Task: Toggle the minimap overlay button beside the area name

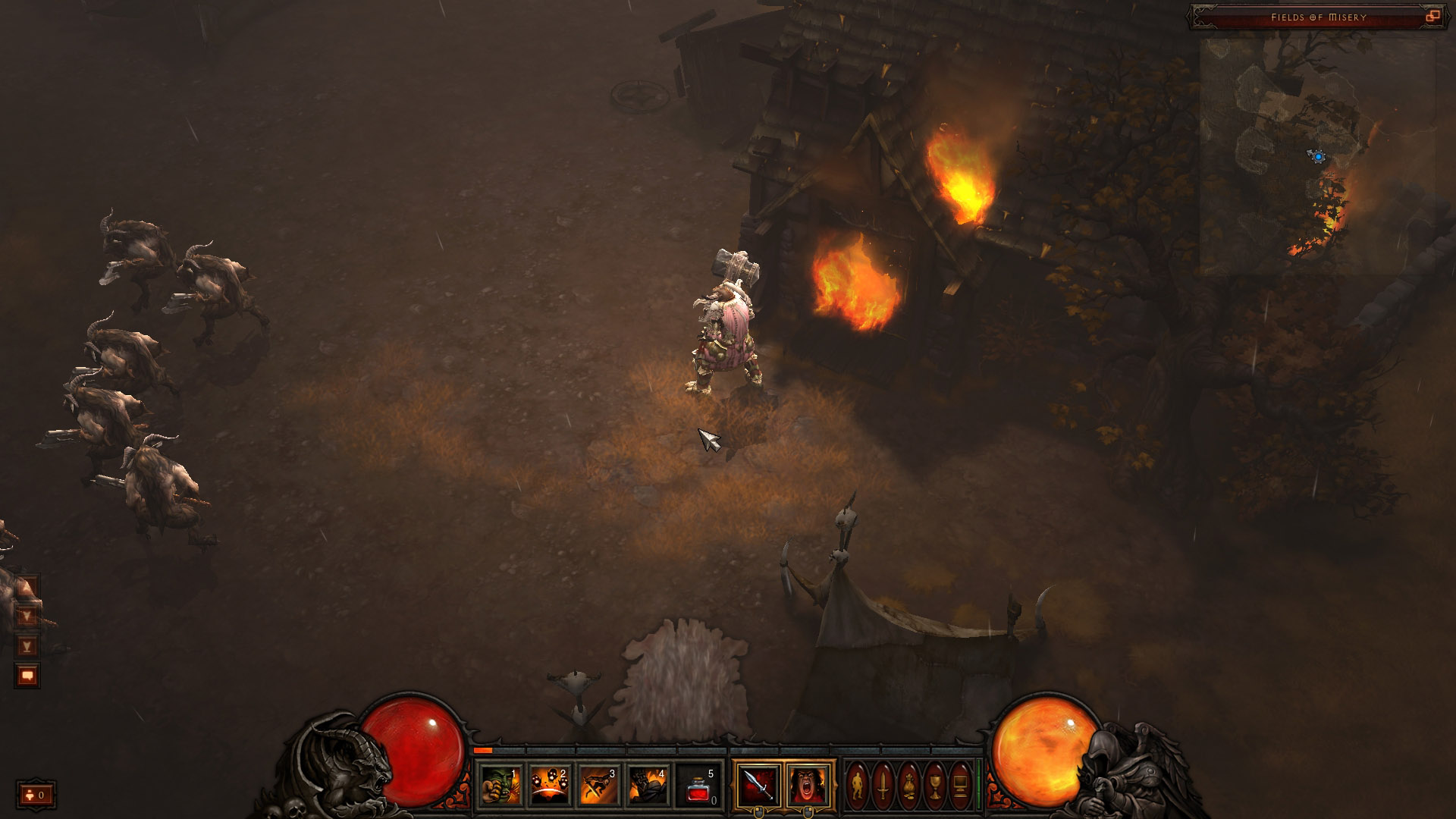Action: point(1432,17)
